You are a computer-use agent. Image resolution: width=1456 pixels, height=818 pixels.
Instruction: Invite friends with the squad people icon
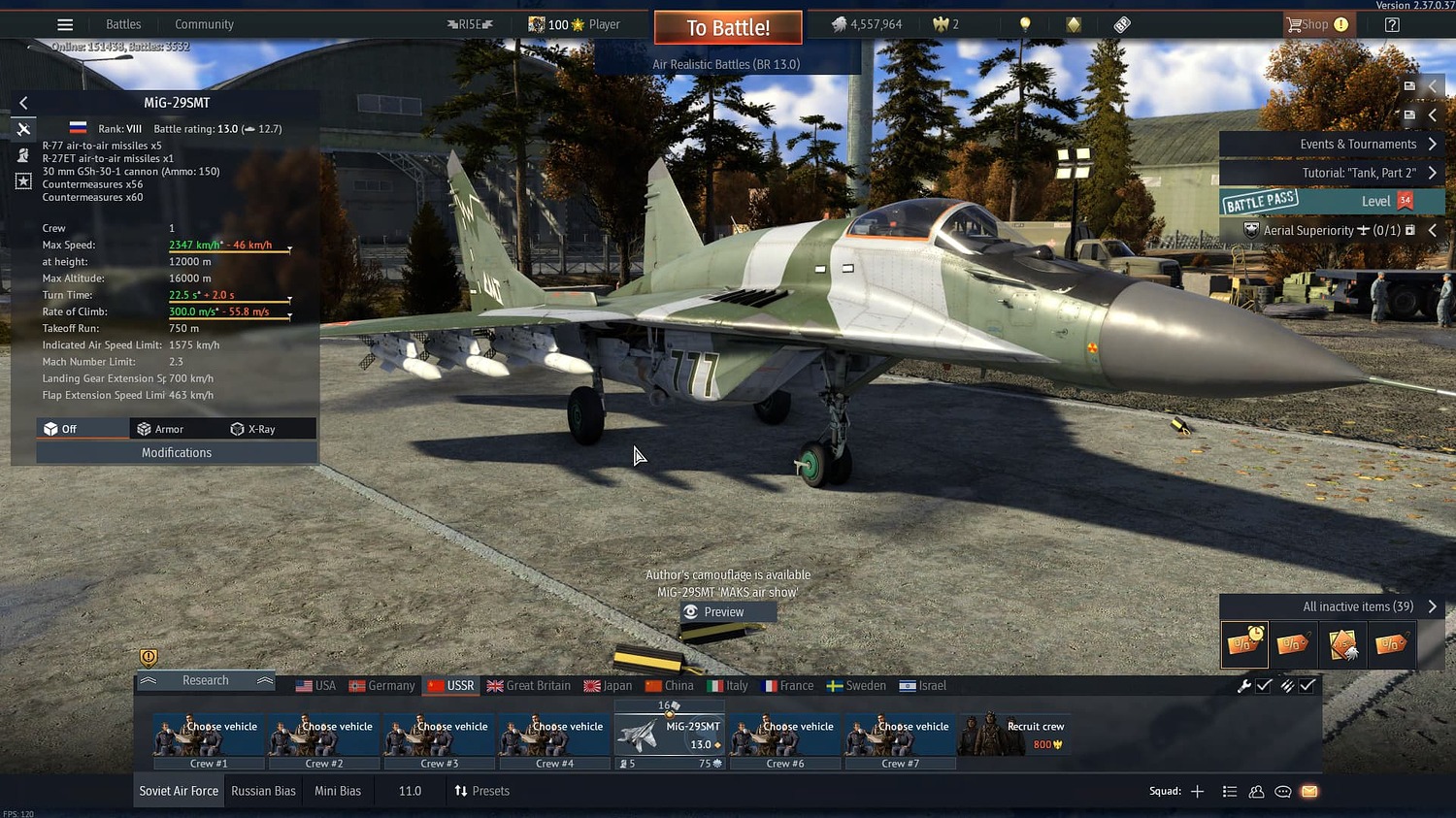click(1257, 792)
